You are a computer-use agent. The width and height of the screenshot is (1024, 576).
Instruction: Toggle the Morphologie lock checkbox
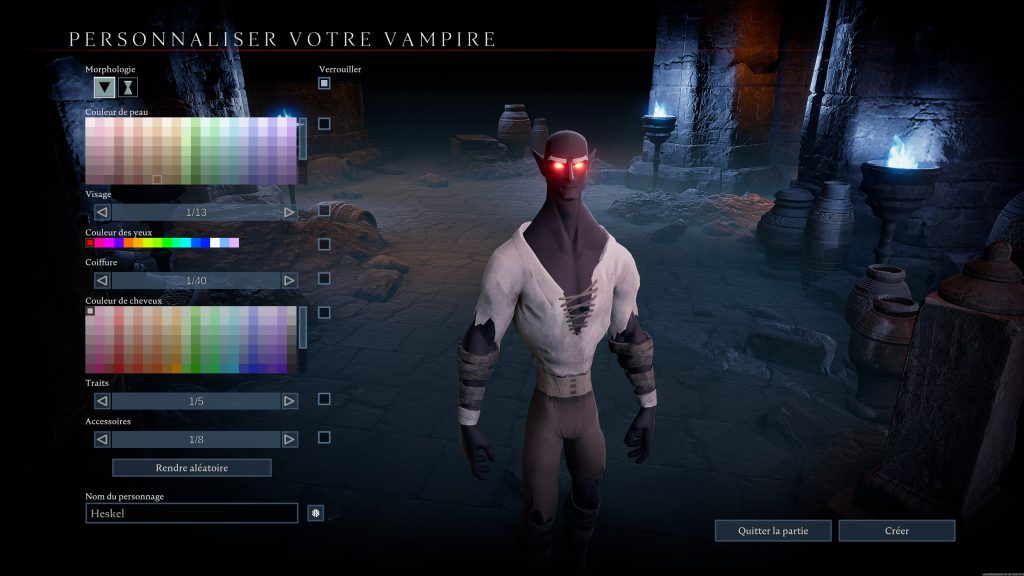click(x=324, y=83)
